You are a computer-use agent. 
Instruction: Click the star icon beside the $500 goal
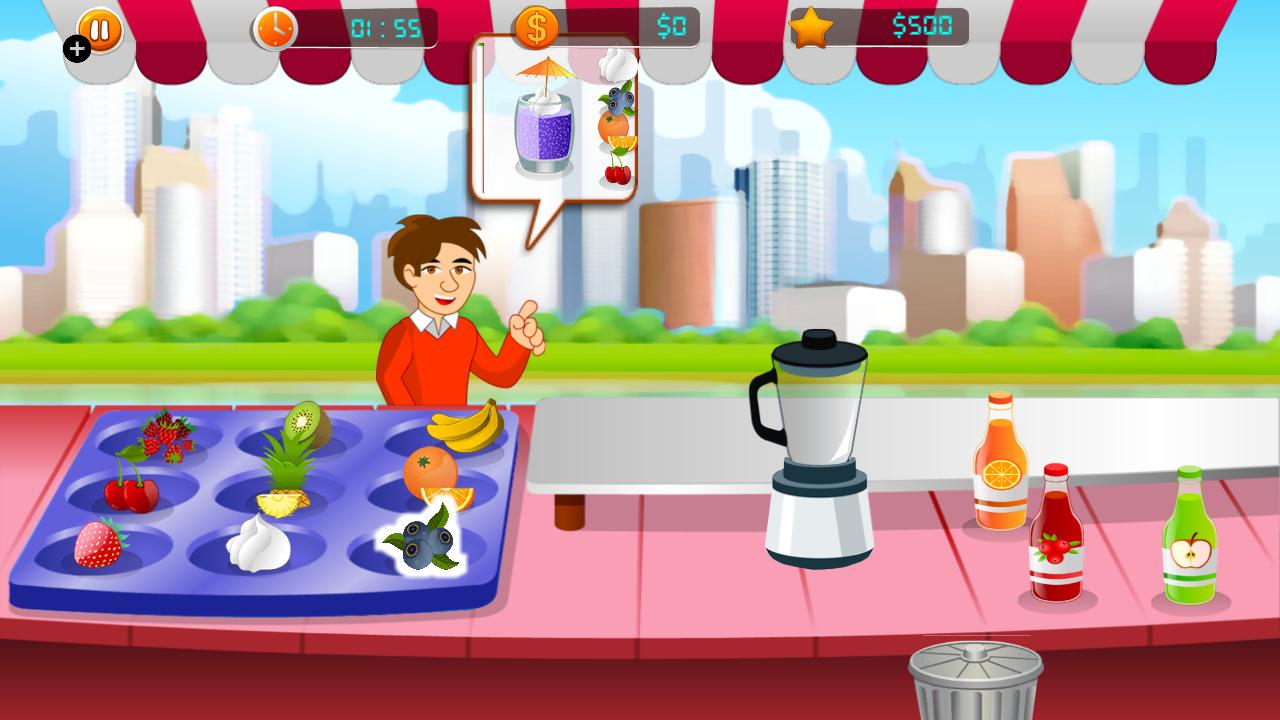[x=812, y=28]
